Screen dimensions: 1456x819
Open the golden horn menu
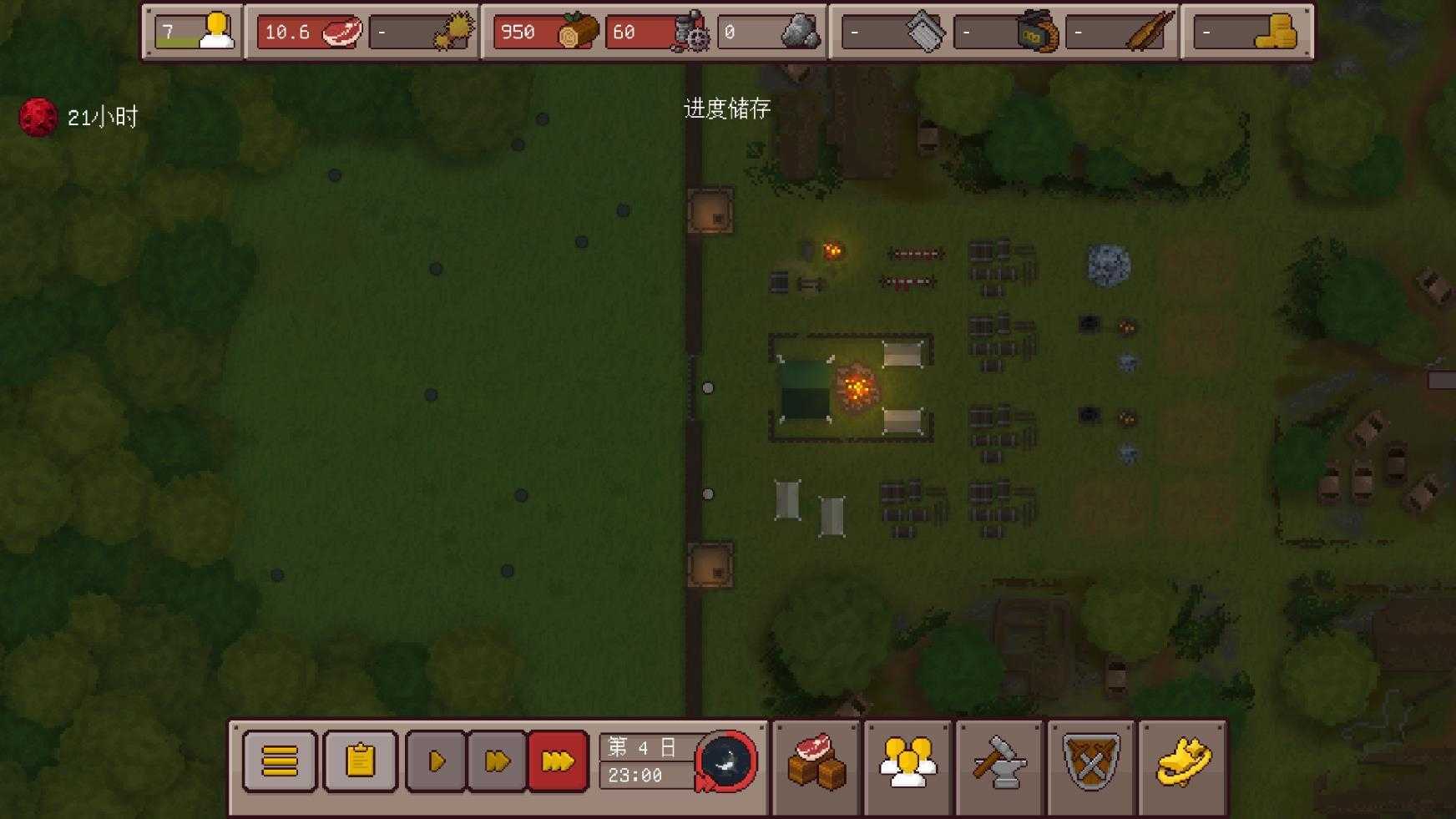[1183, 762]
